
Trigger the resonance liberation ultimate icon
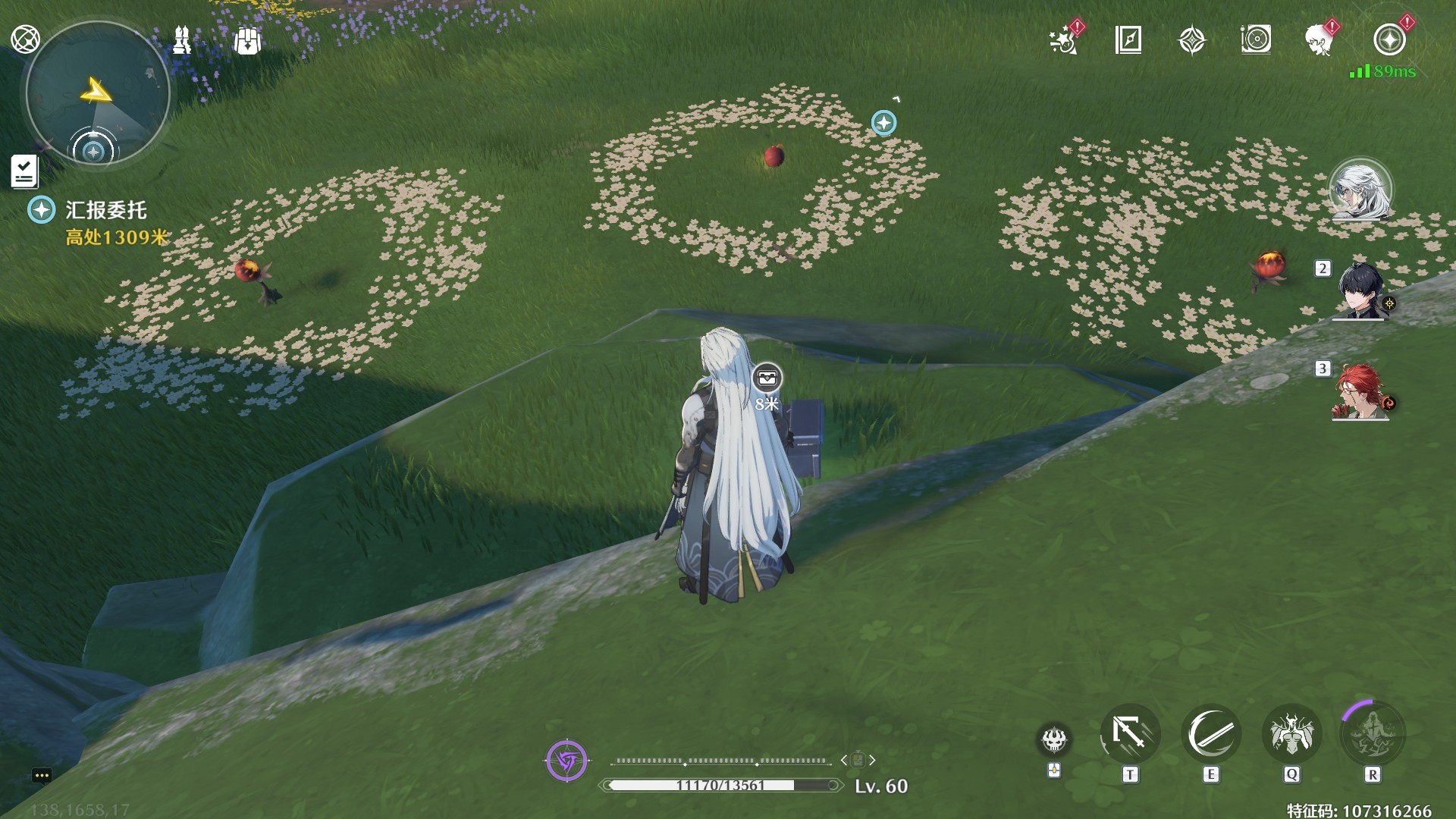pyautogui.click(x=1373, y=734)
